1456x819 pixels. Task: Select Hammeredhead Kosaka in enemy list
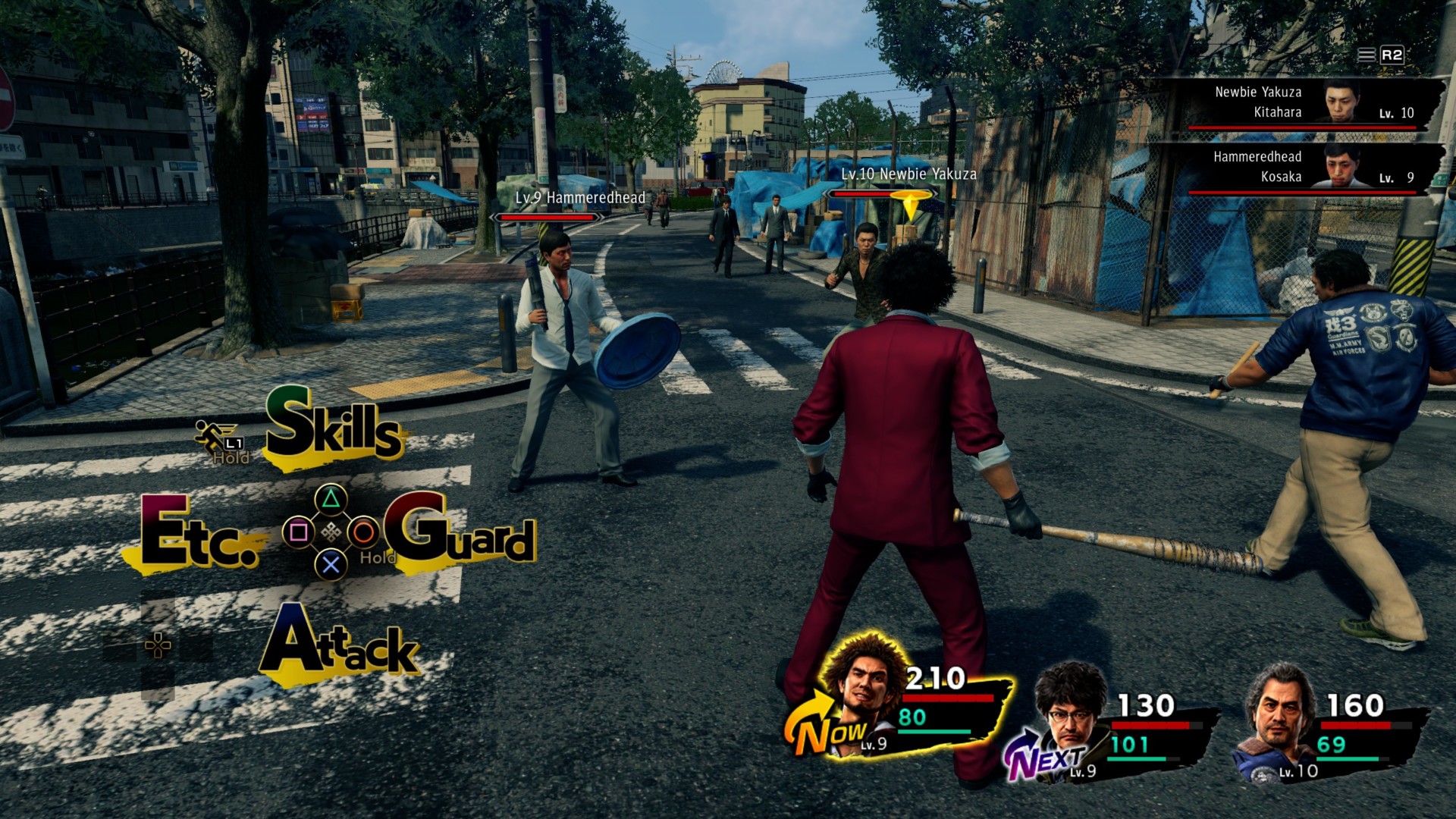1303,168
